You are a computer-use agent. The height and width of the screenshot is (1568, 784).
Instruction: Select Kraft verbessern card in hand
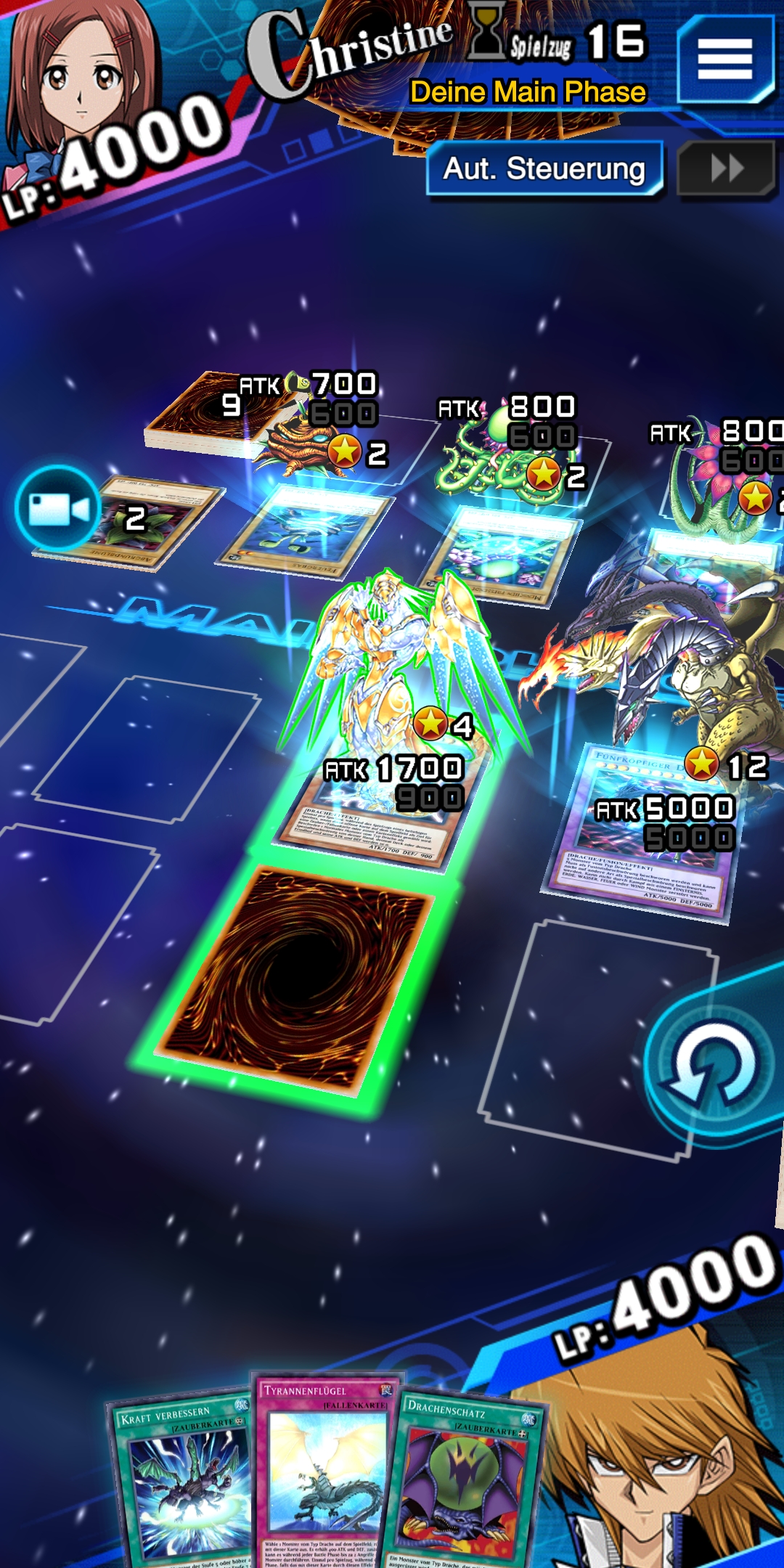(181, 1481)
